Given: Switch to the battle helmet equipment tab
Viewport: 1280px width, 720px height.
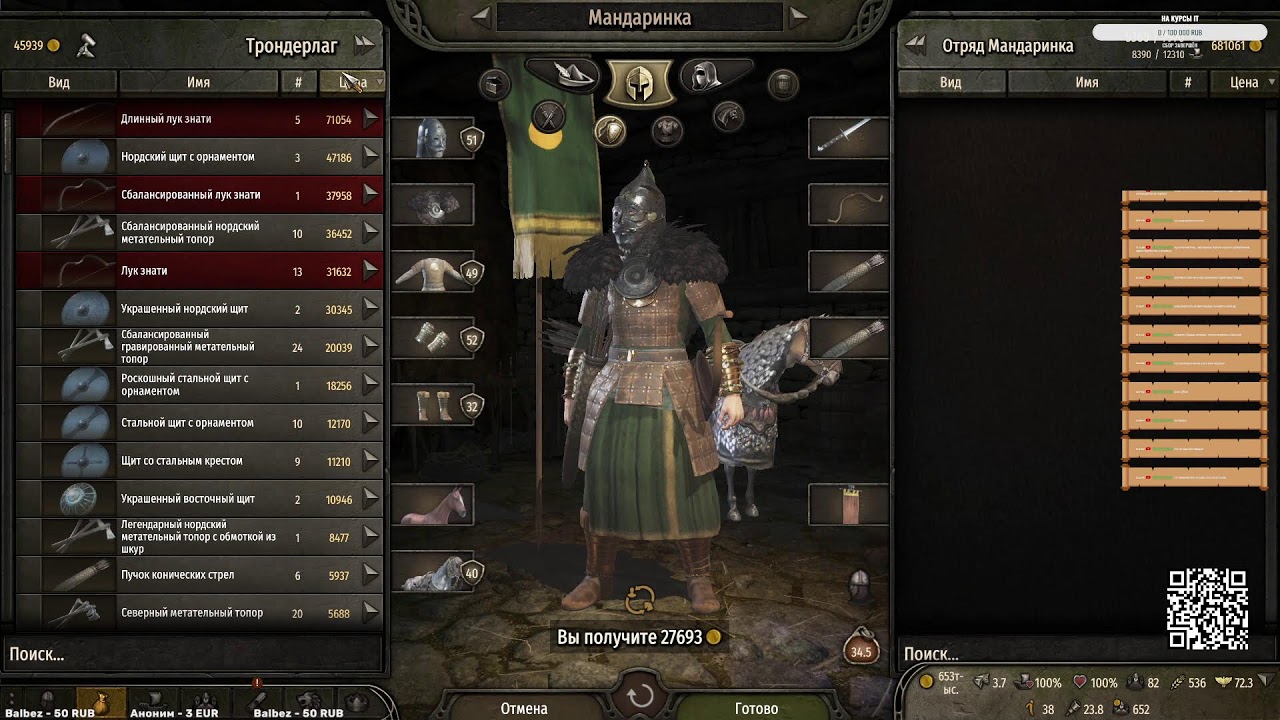Looking at the screenshot, I should tap(639, 82).
